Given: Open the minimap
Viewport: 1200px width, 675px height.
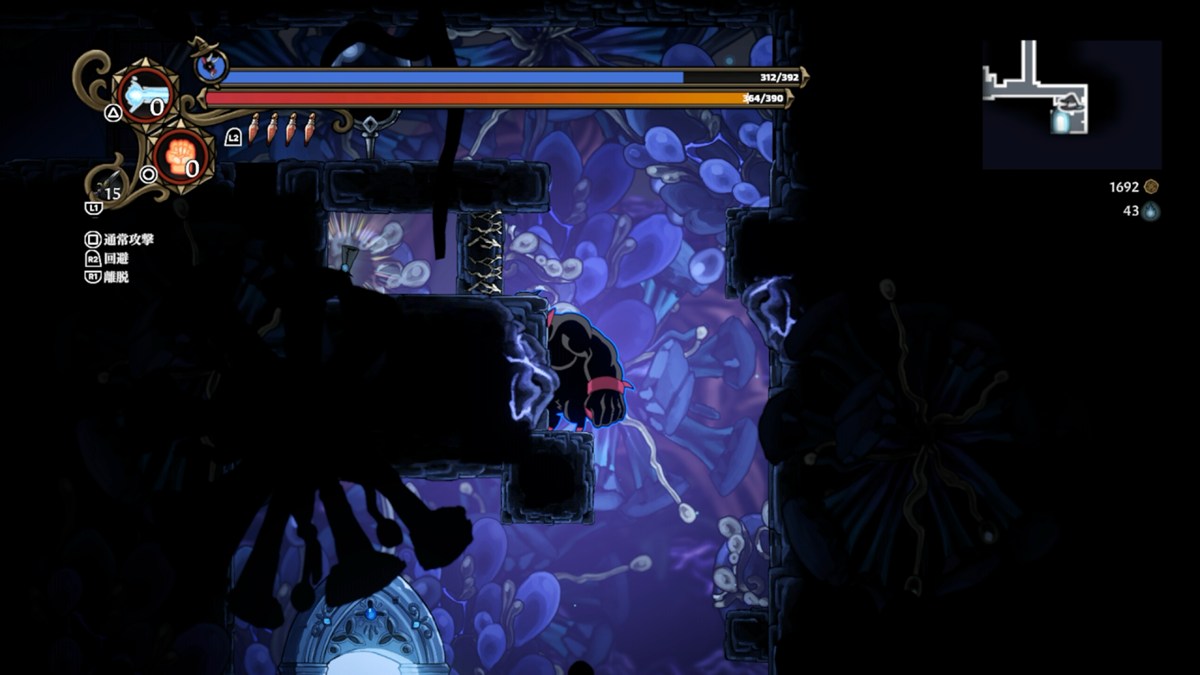Looking at the screenshot, I should click(1071, 104).
